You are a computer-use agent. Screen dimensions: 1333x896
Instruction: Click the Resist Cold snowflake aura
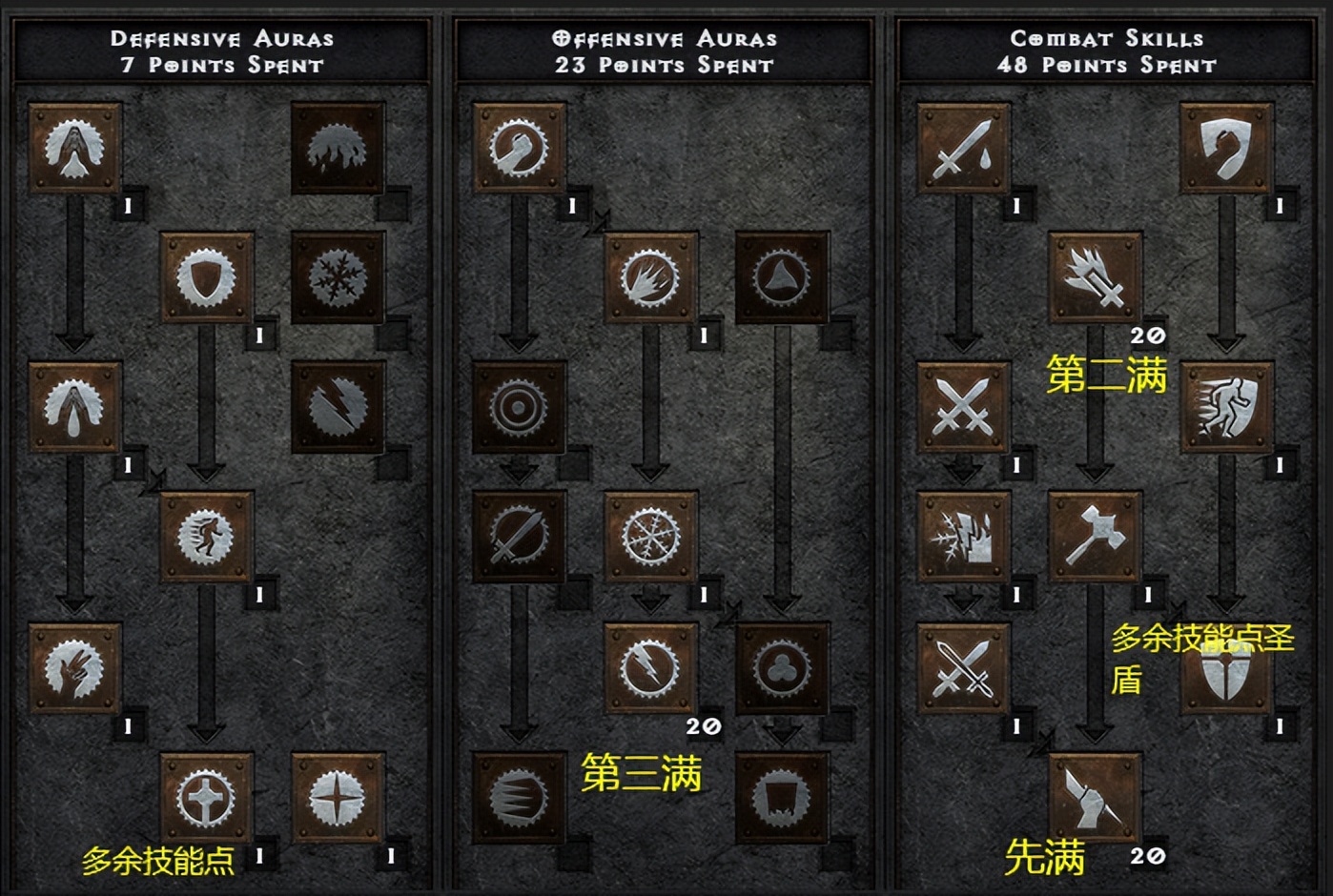tap(338, 277)
